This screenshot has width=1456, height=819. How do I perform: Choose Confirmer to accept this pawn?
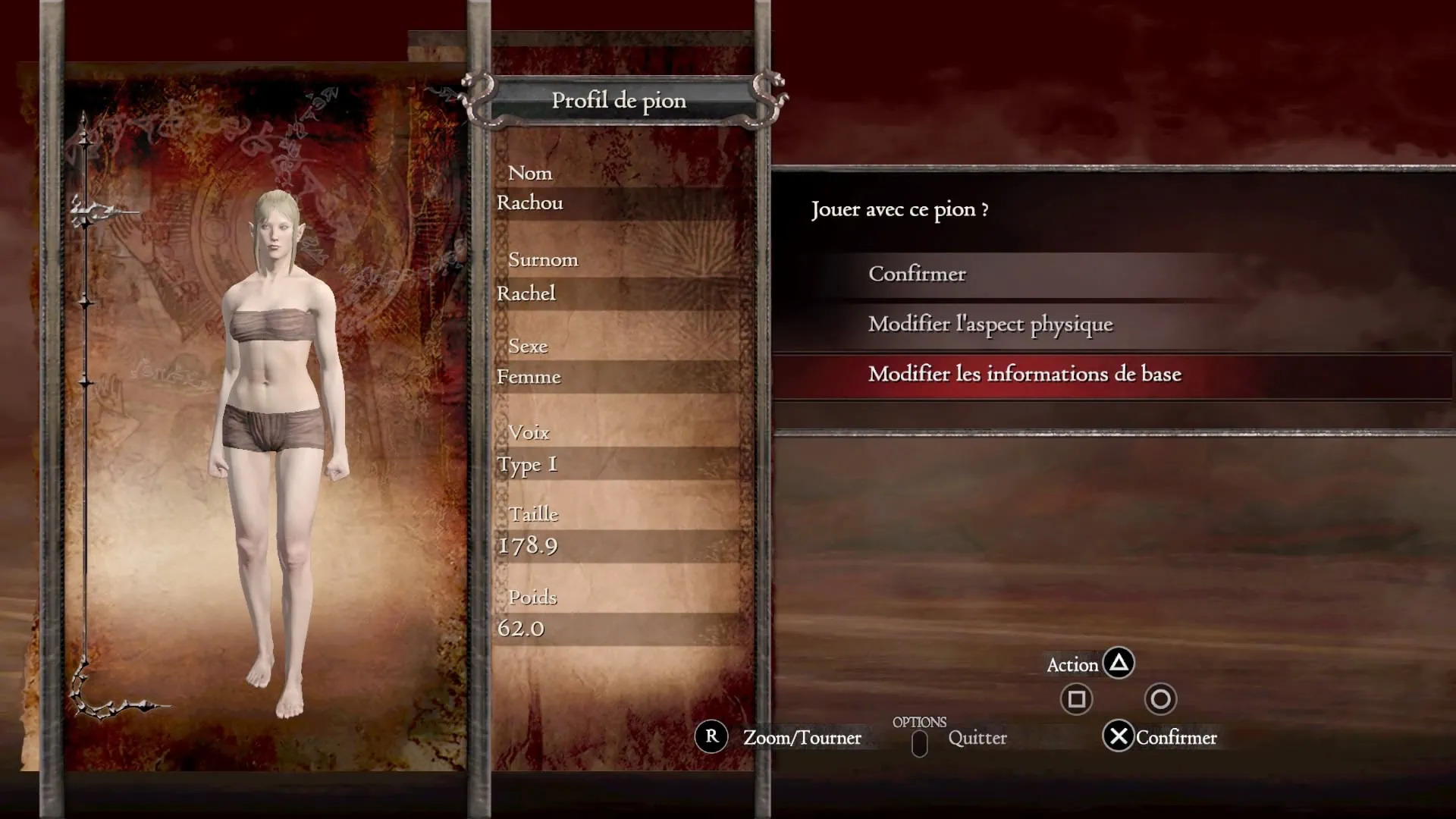(x=917, y=274)
